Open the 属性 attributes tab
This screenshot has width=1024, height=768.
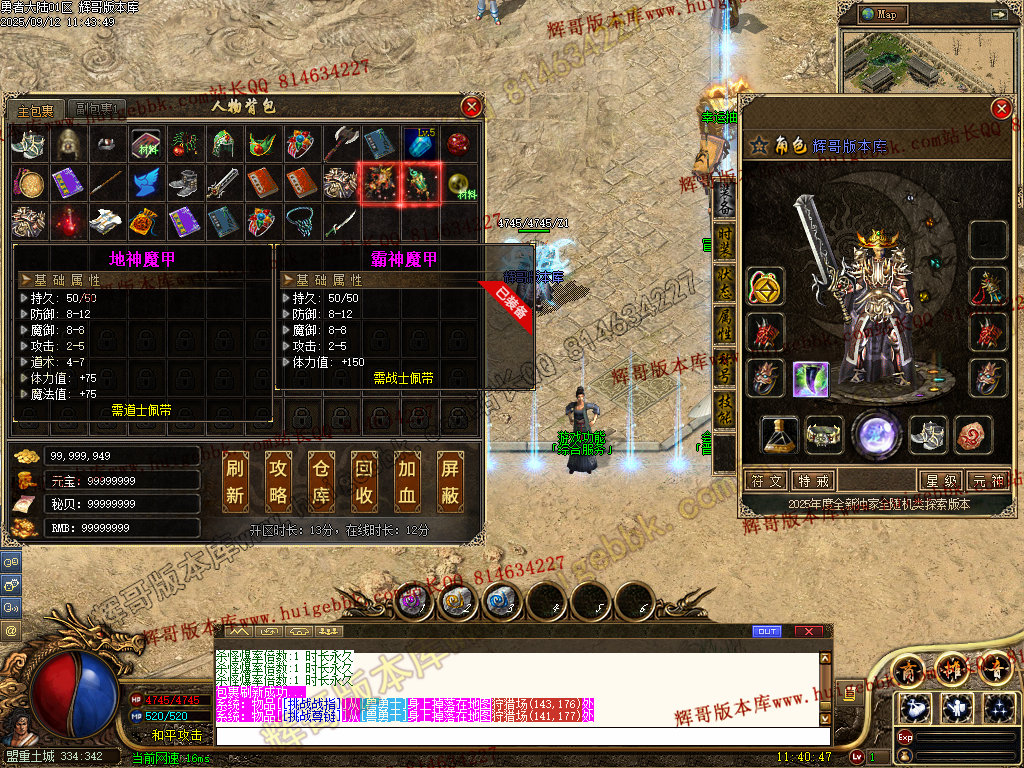coord(724,325)
